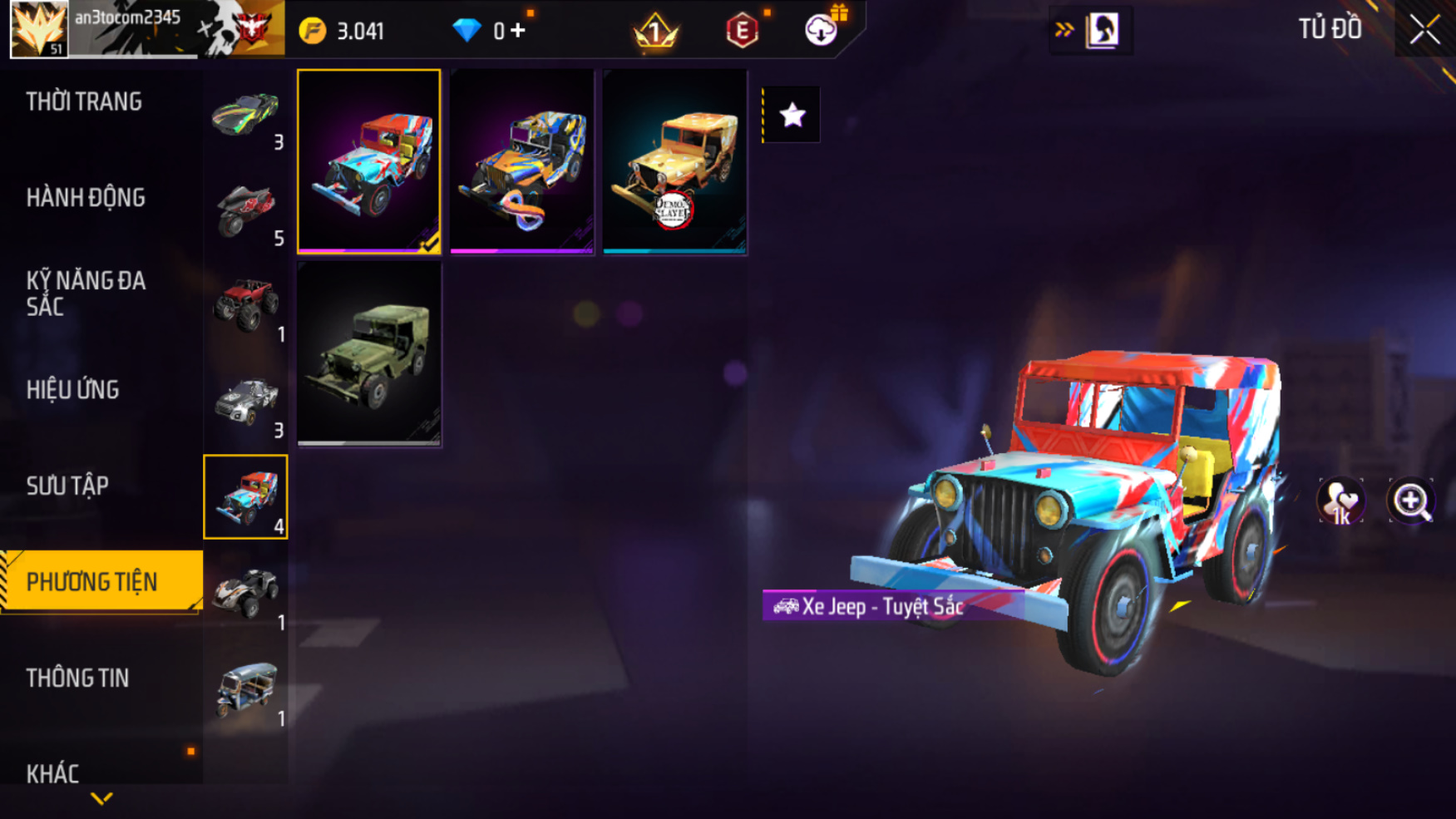Go to the Sưu Tập category
The image size is (1456, 819).
point(67,486)
